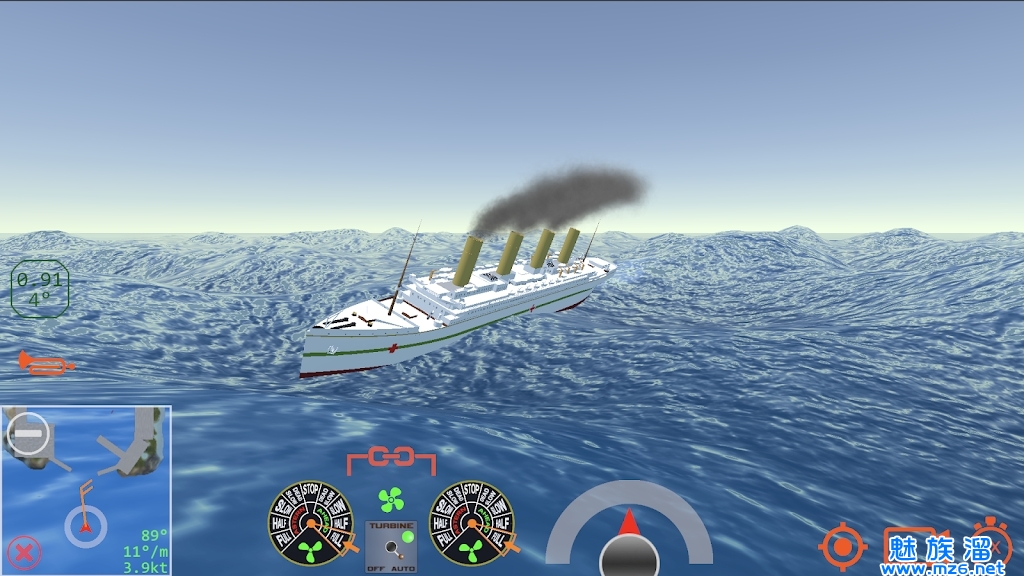Click the left engine telegraph dial
The height and width of the screenshot is (576, 1024).
pyautogui.click(x=310, y=522)
